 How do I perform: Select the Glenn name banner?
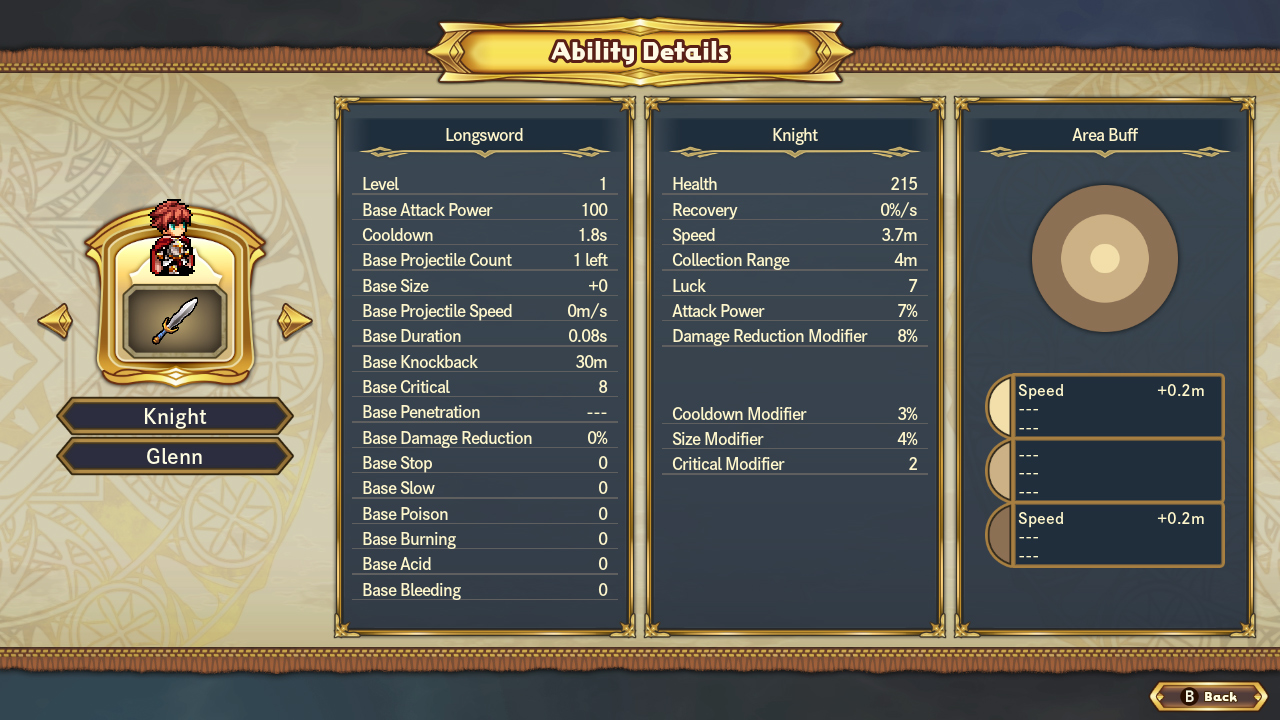click(175, 456)
